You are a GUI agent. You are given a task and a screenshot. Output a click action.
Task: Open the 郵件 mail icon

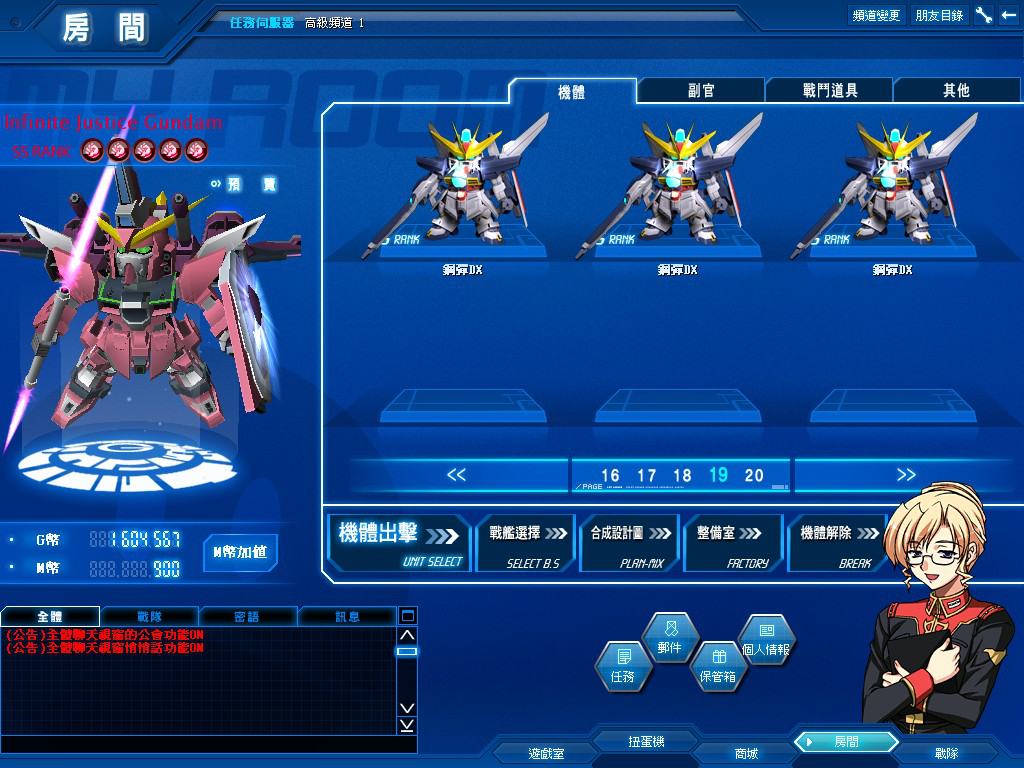click(669, 638)
